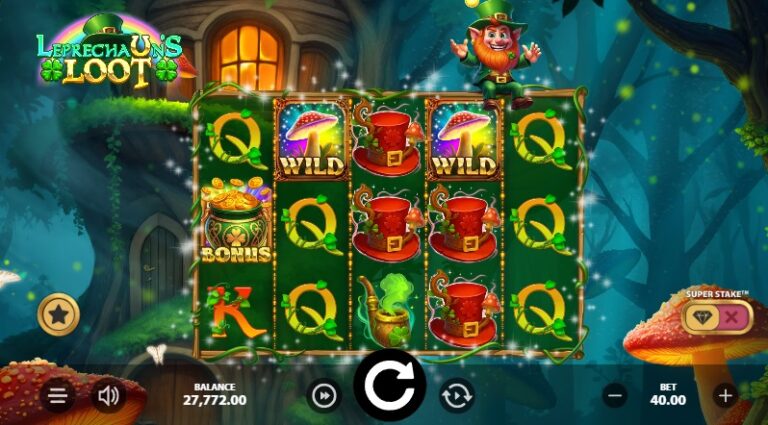Viewport: 768px width, 425px height.
Task: Decrease the bet with minus button
Action: coord(615,396)
